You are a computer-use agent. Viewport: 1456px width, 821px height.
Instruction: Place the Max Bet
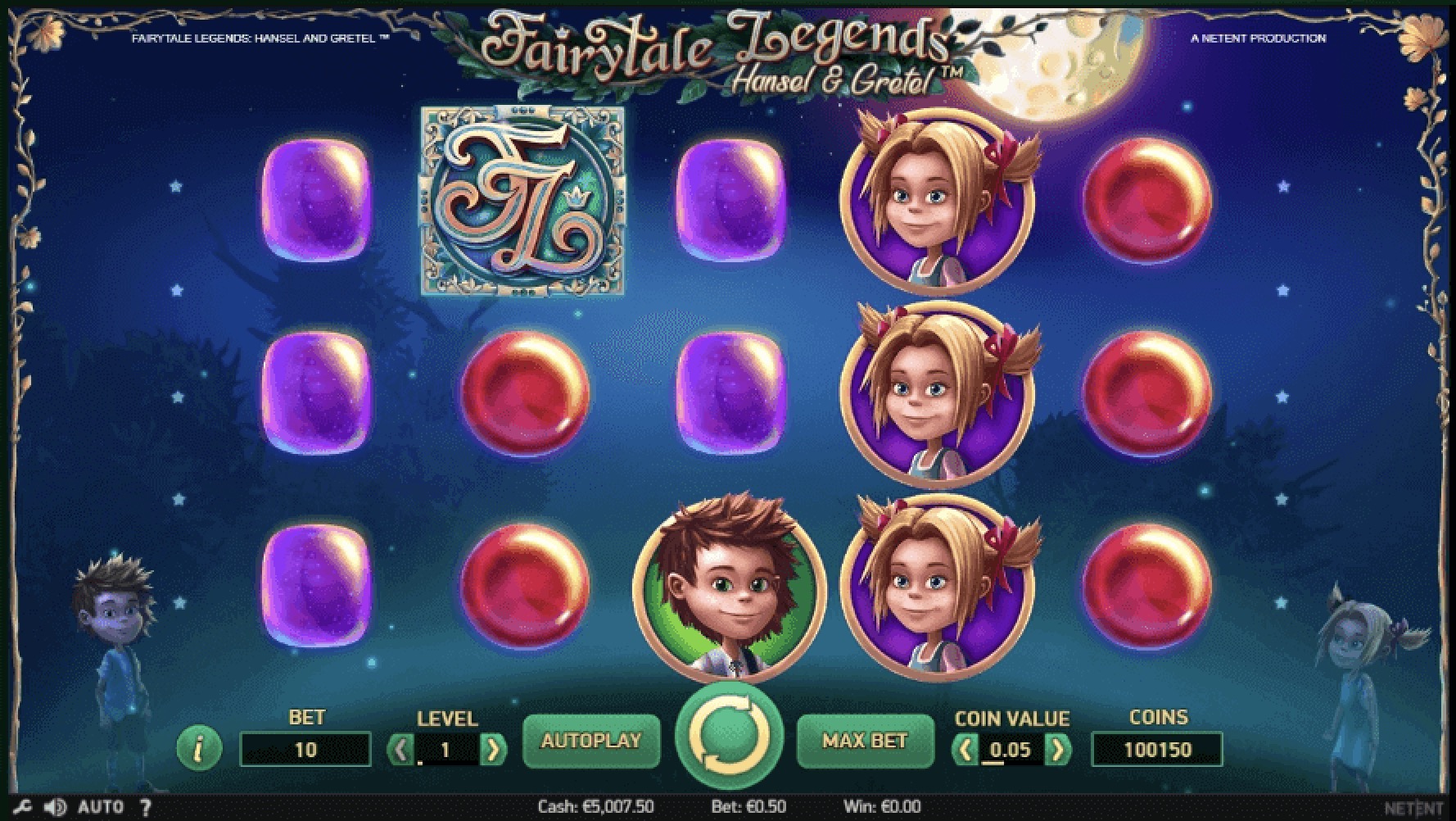tap(865, 742)
